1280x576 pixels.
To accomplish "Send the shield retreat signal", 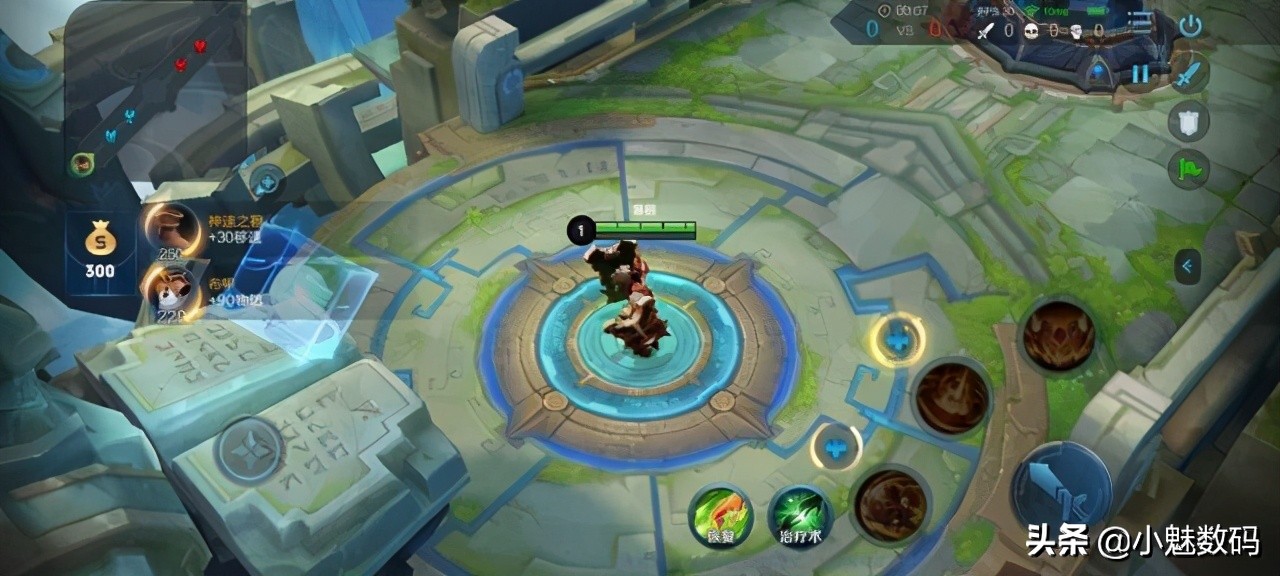I will 1189,121.
